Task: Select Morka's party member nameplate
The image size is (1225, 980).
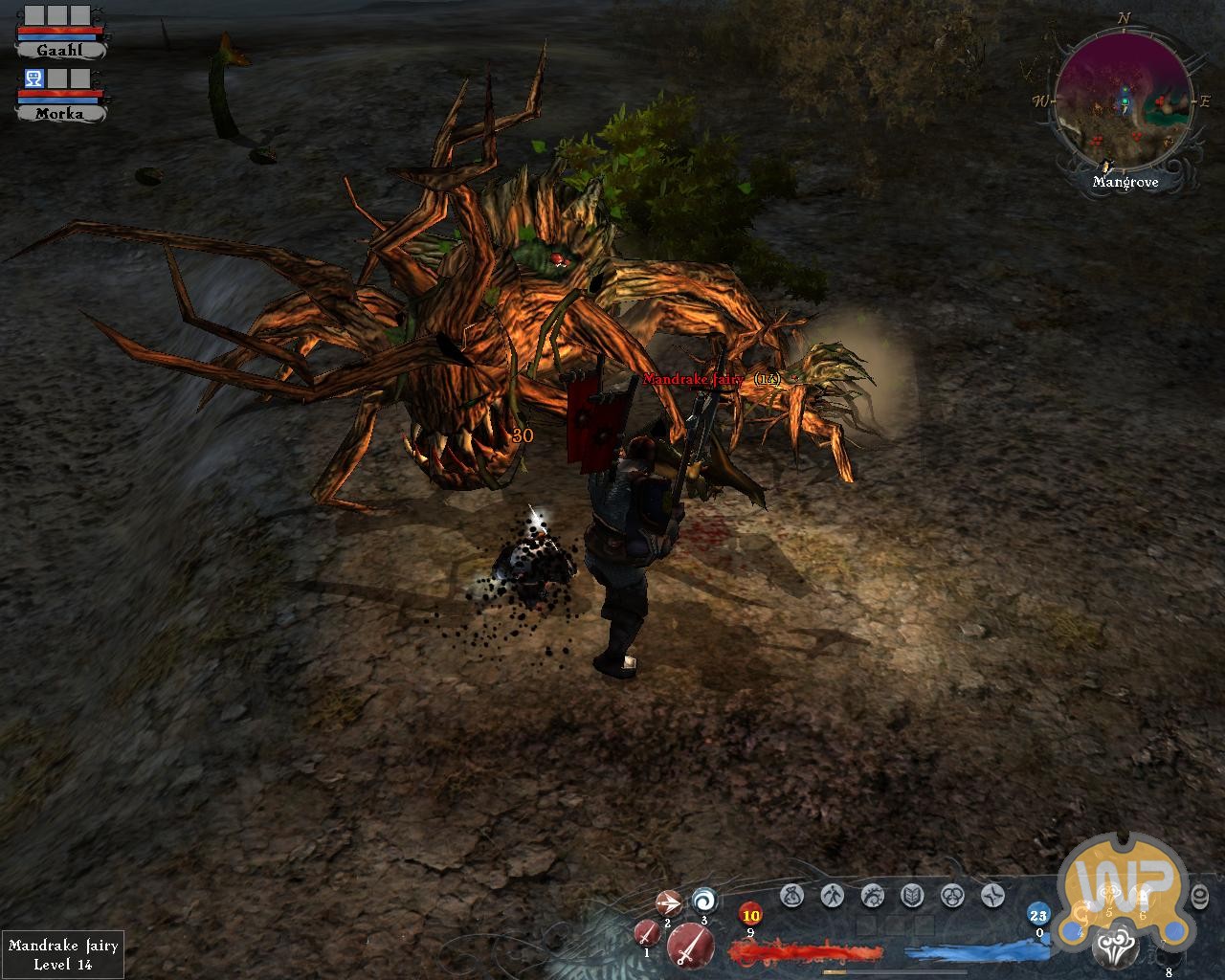Action: click(x=60, y=113)
